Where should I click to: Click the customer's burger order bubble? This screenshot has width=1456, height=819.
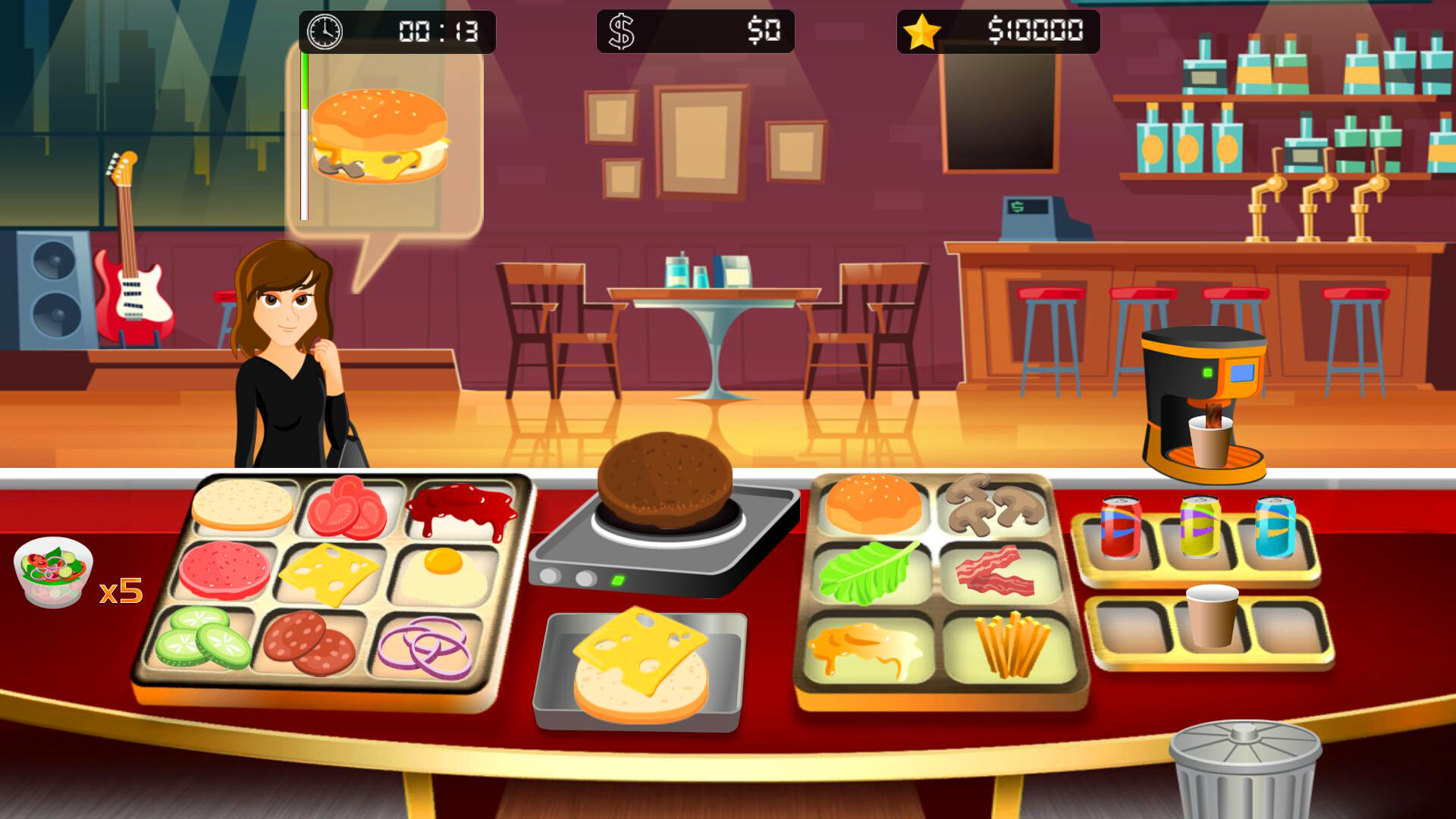(x=379, y=136)
